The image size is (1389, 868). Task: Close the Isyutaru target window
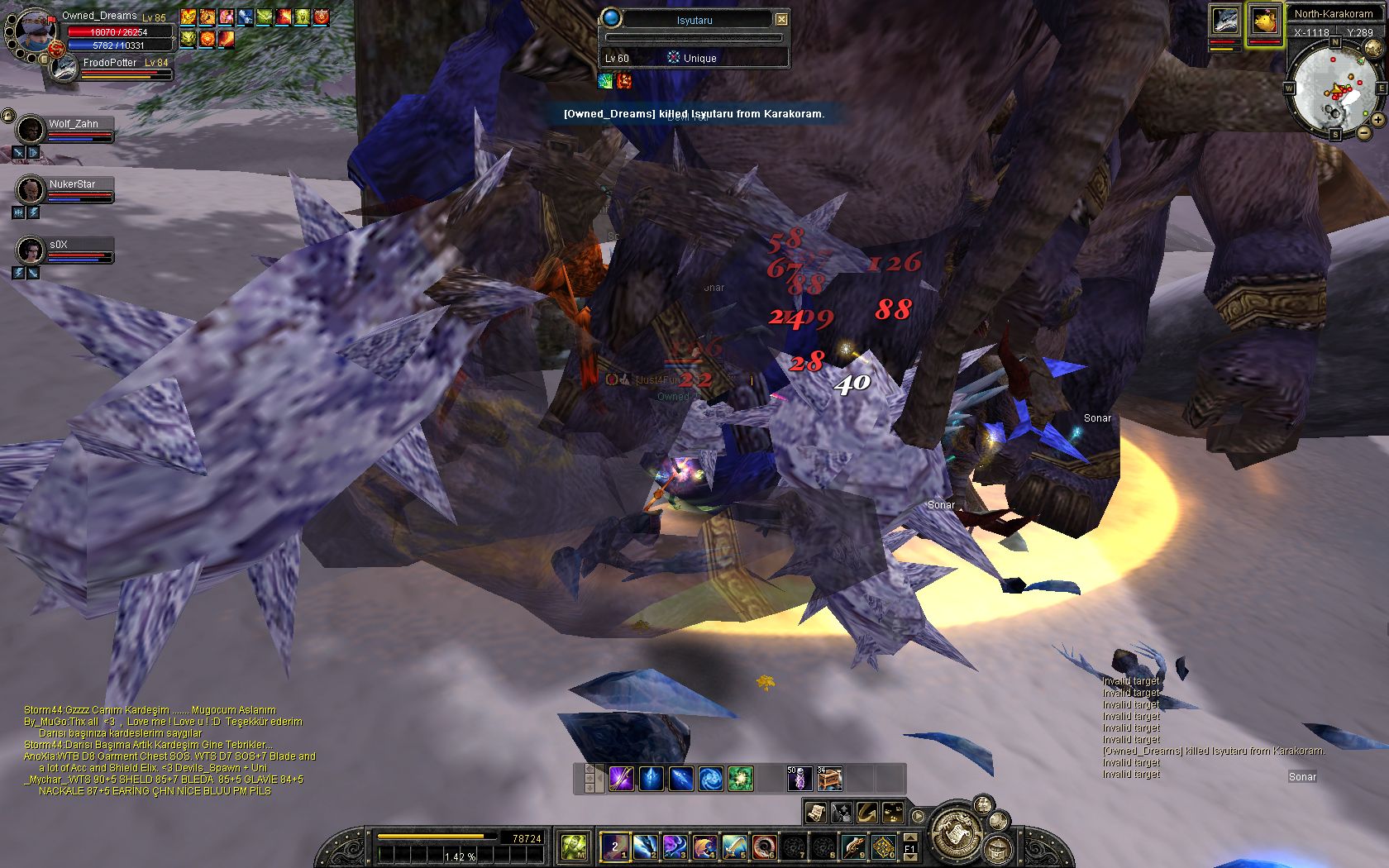click(x=781, y=19)
